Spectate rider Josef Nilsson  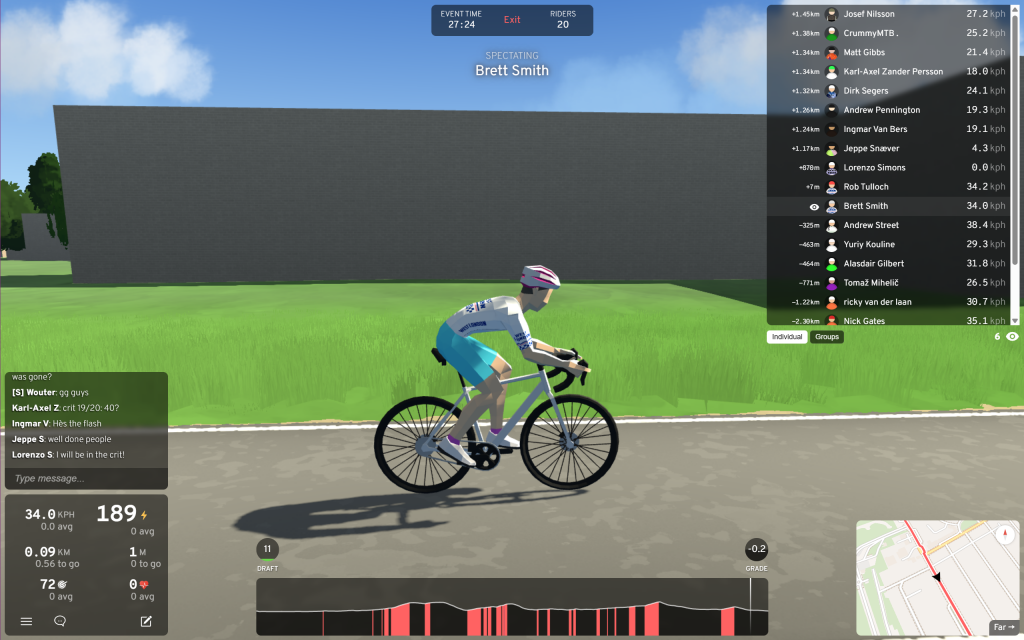[x=869, y=14]
